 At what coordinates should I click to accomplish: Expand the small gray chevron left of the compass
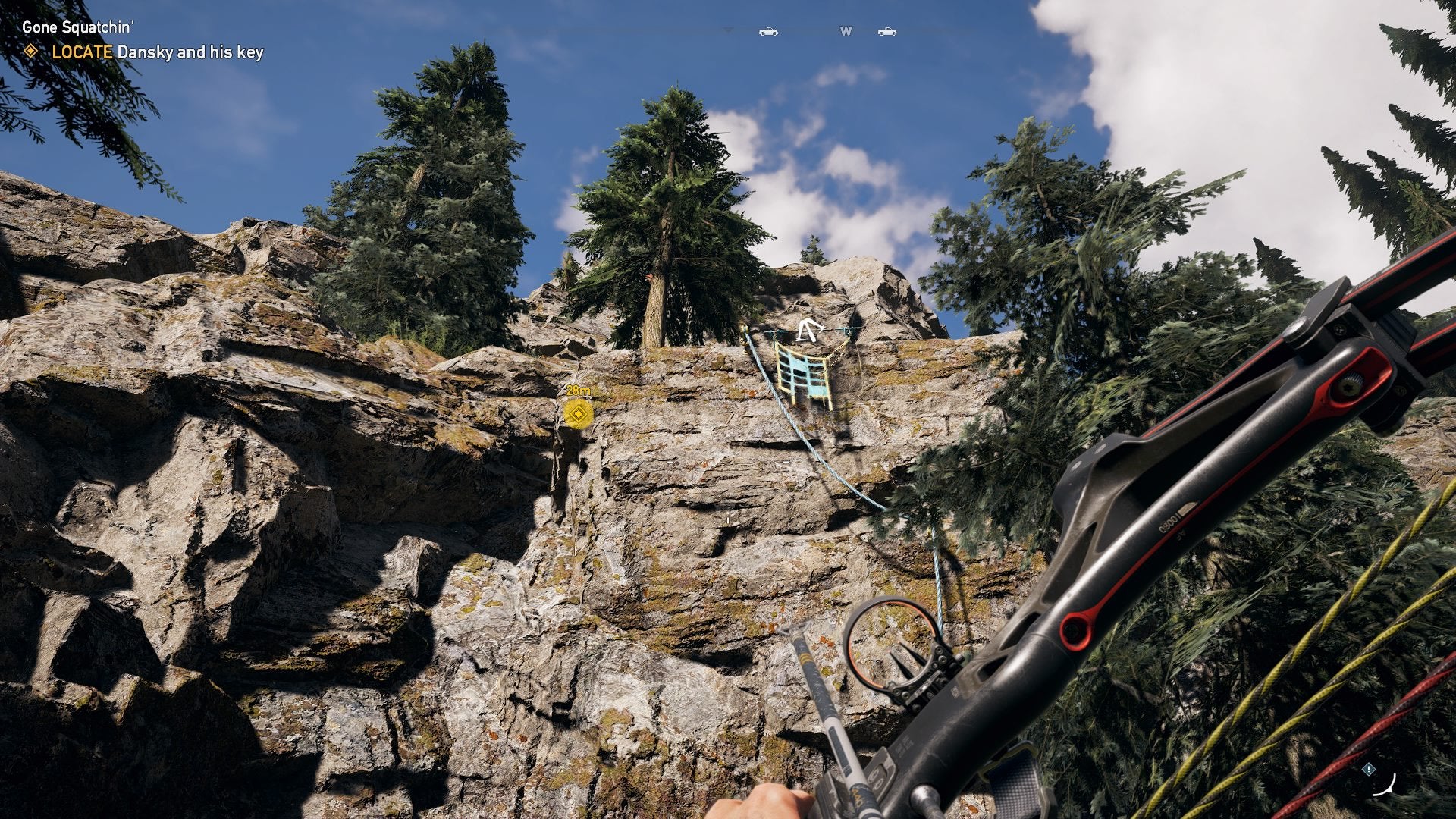[728, 29]
